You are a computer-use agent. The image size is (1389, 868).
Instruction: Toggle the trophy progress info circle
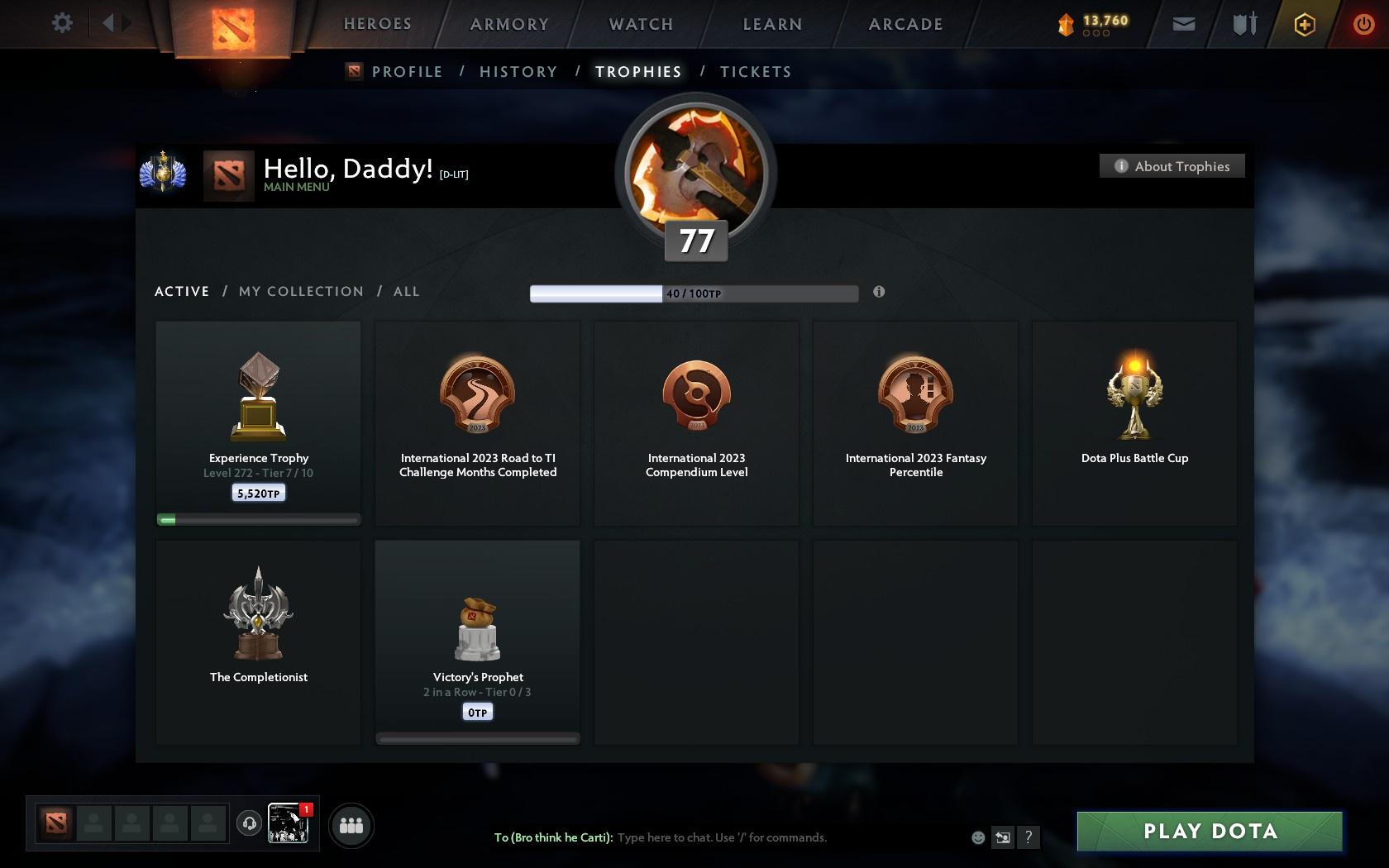pyautogui.click(x=879, y=292)
